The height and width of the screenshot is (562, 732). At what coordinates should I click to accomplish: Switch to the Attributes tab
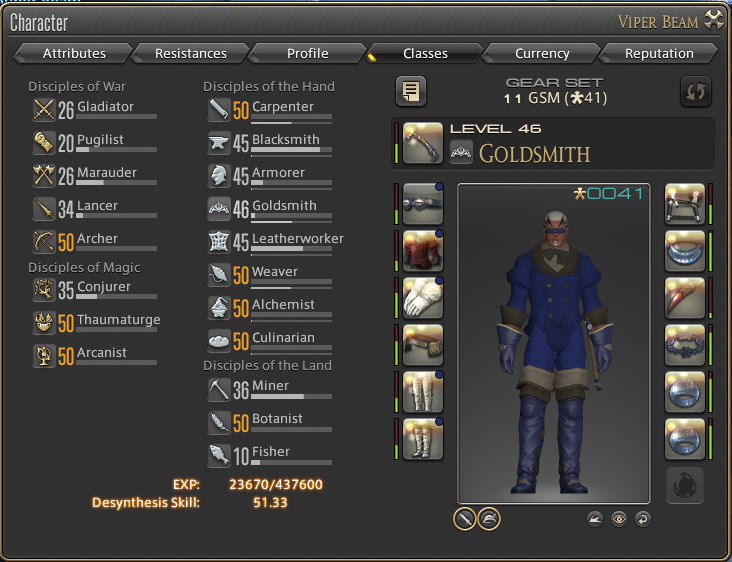[74, 53]
